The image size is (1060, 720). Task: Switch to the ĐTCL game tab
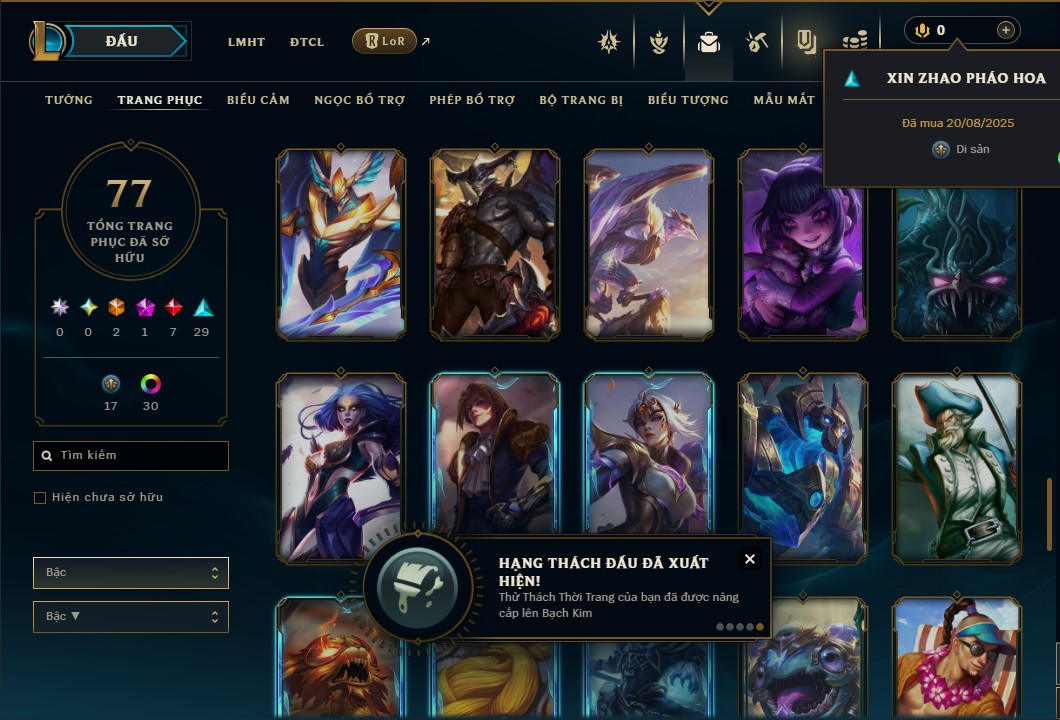[307, 42]
